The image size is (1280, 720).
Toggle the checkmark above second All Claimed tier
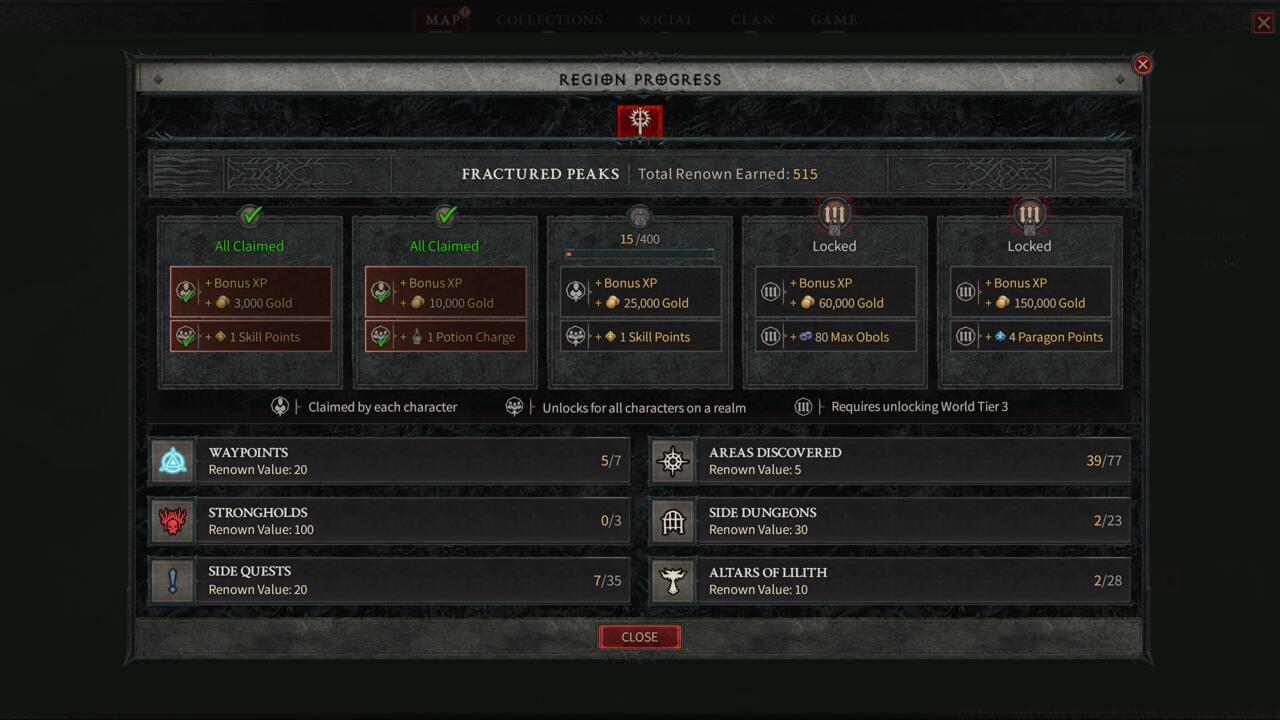pyautogui.click(x=444, y=215)
